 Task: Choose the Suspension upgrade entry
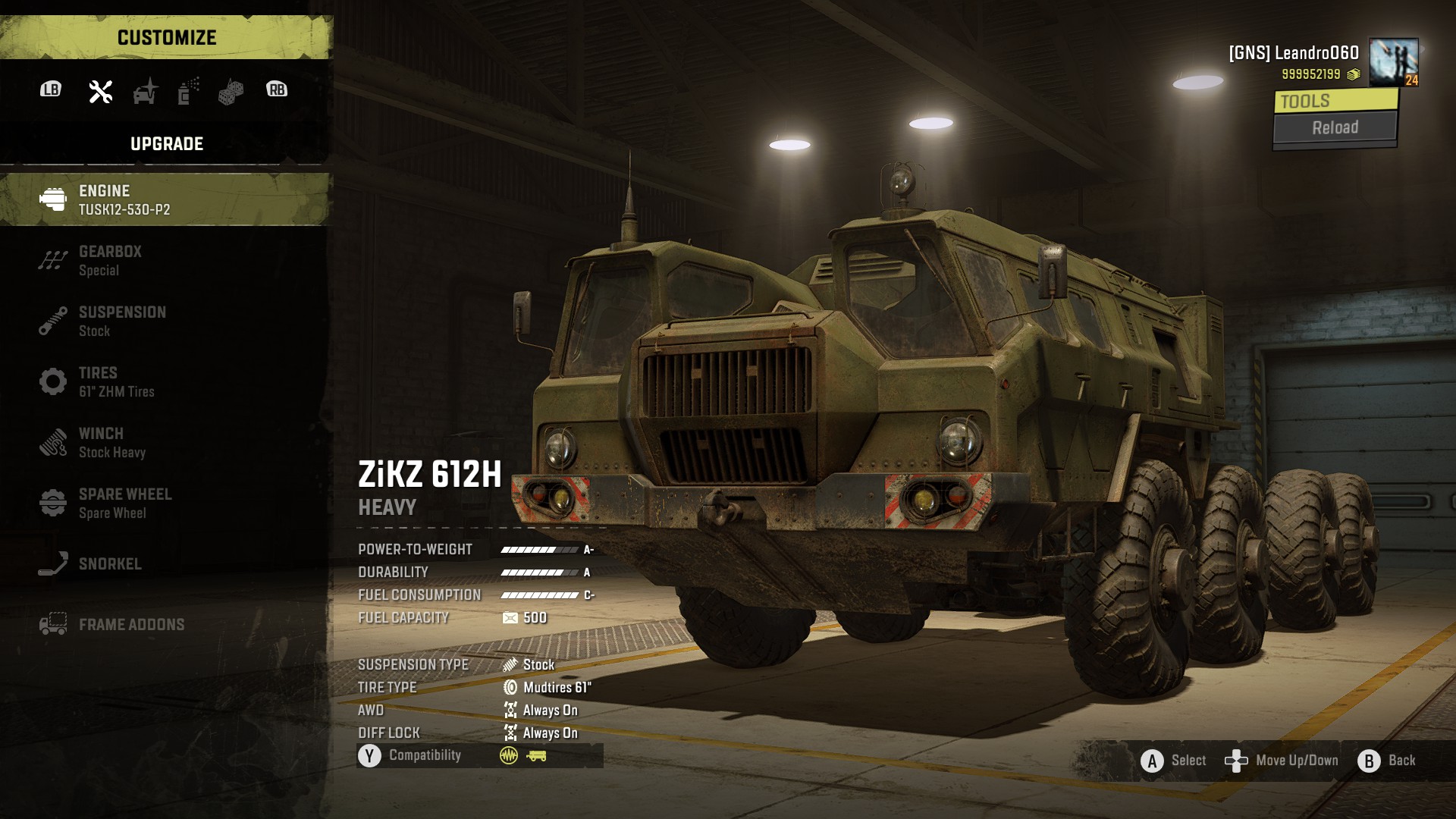tap(165, 321)
